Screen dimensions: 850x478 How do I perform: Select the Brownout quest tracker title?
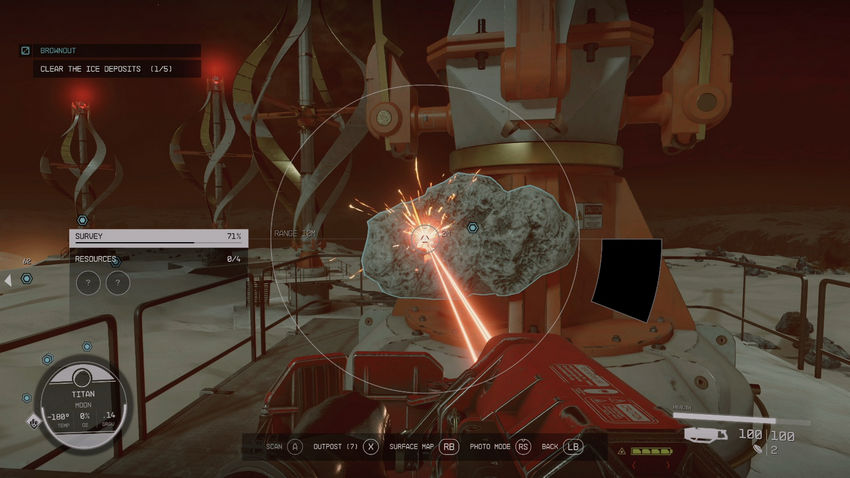[x=58, y=50]
